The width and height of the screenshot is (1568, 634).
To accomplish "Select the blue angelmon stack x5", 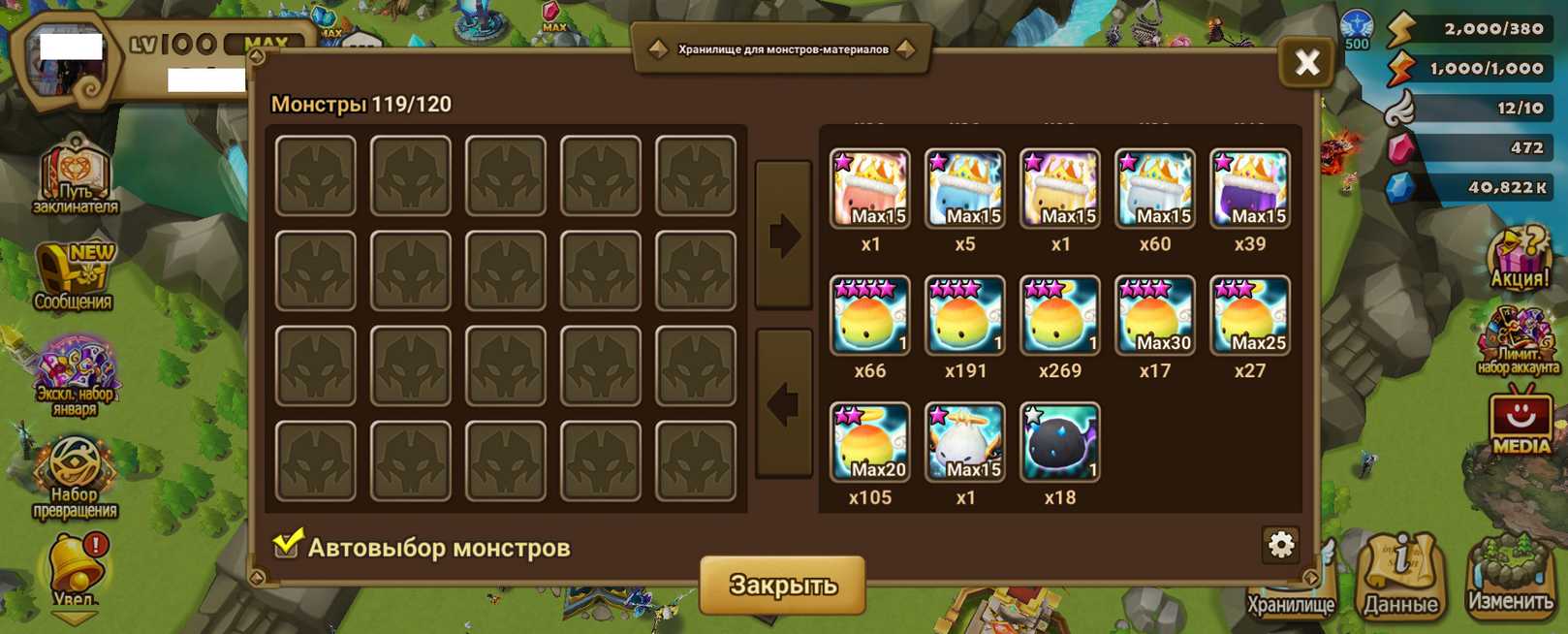I will 964,188.
